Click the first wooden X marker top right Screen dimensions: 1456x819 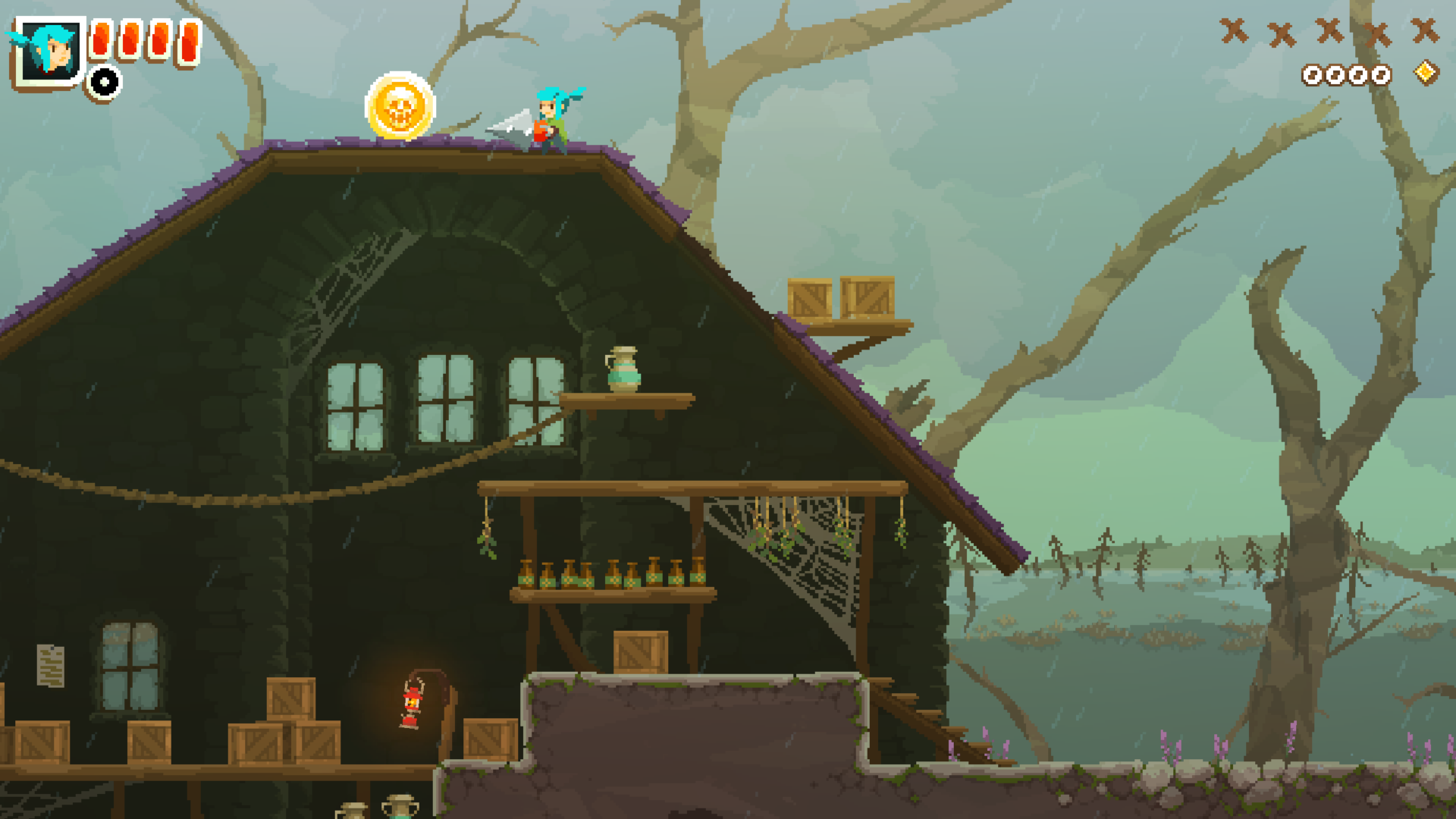[1235, 32]
